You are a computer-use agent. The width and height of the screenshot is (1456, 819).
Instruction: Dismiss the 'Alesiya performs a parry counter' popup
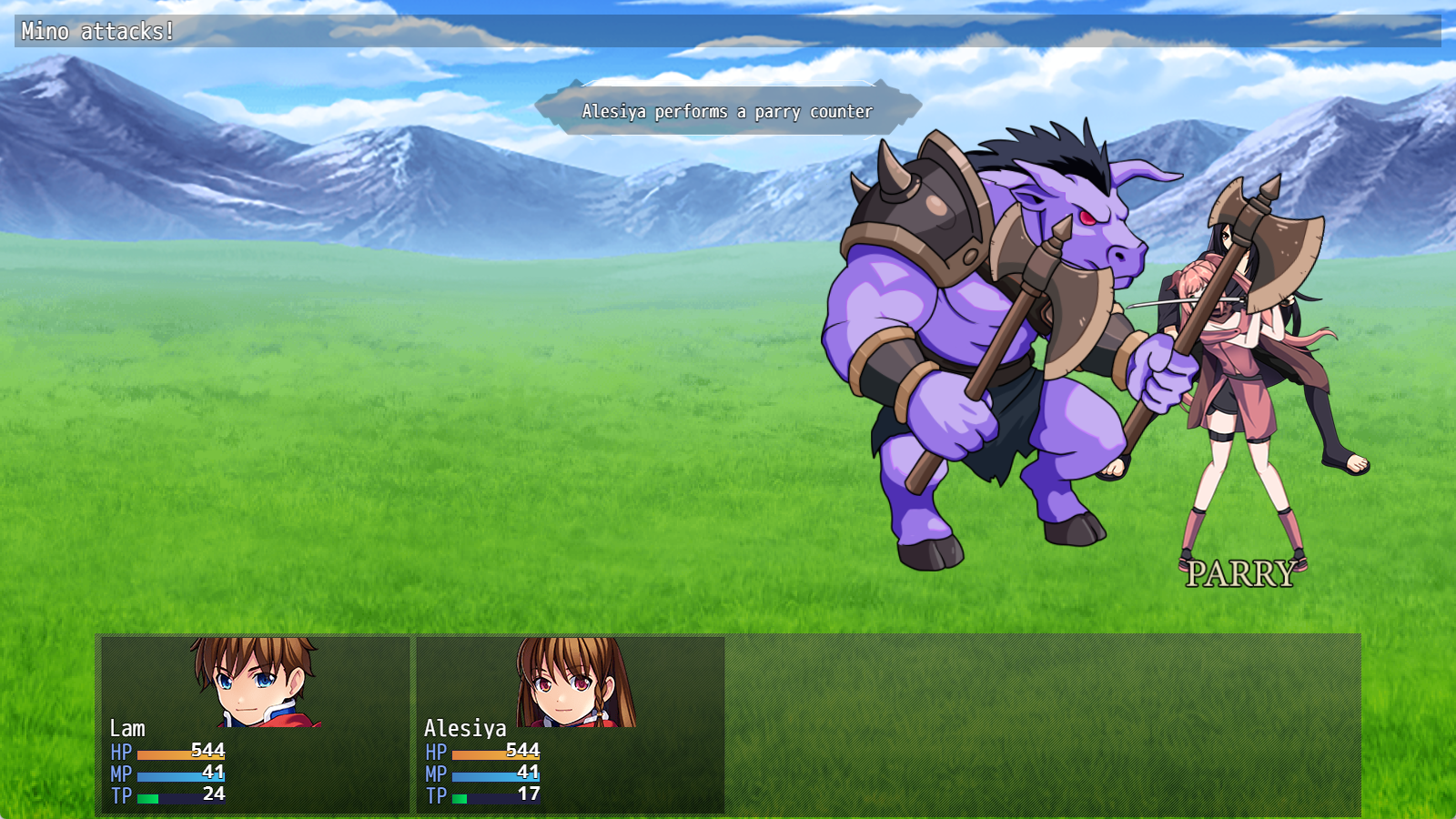pyautogui.click(x=728, y=112)
